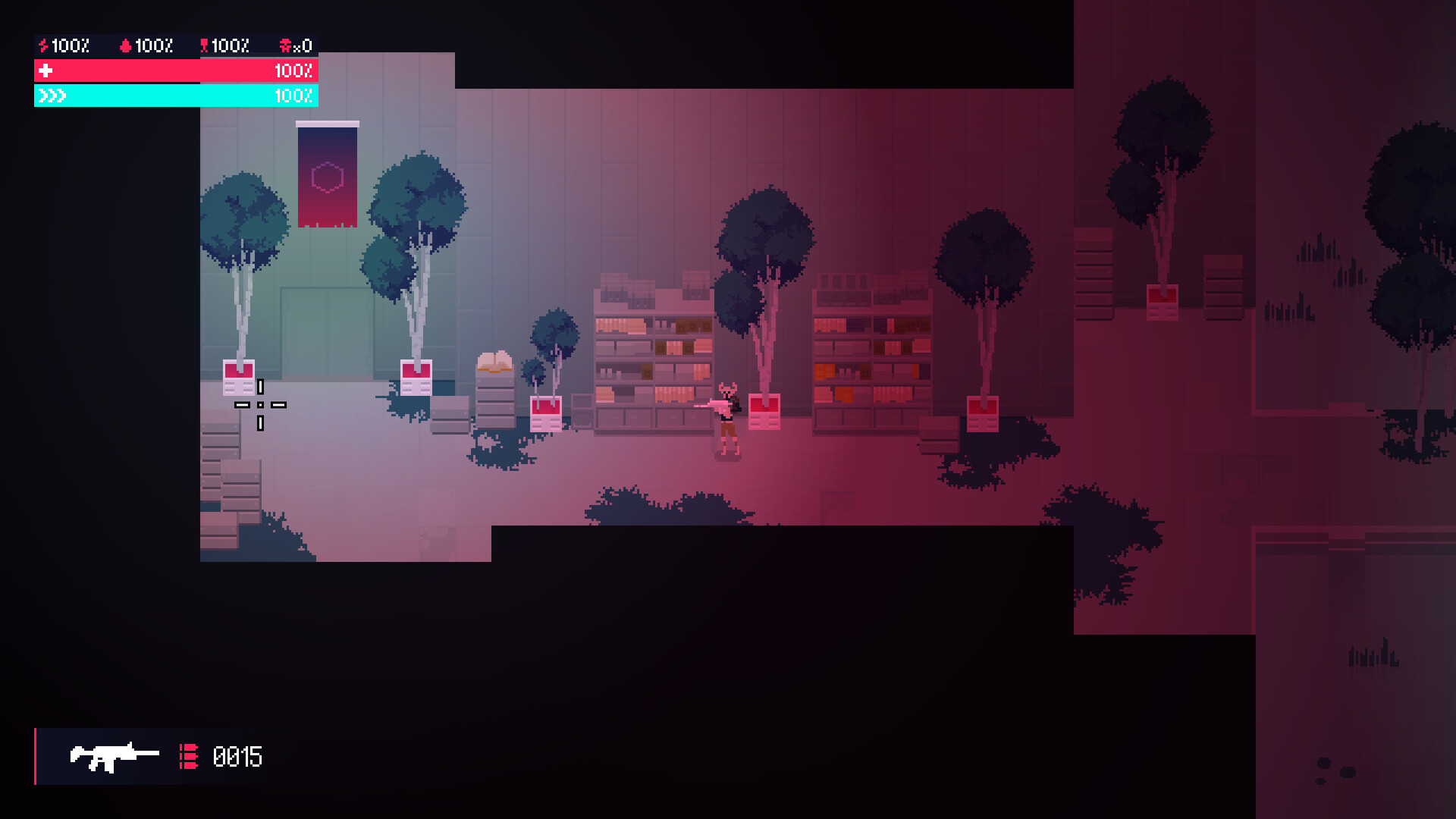Viewport: 1456px width, 819px height.
Task: Click the ammo count reading 0015
Action: tap(237, 756)
